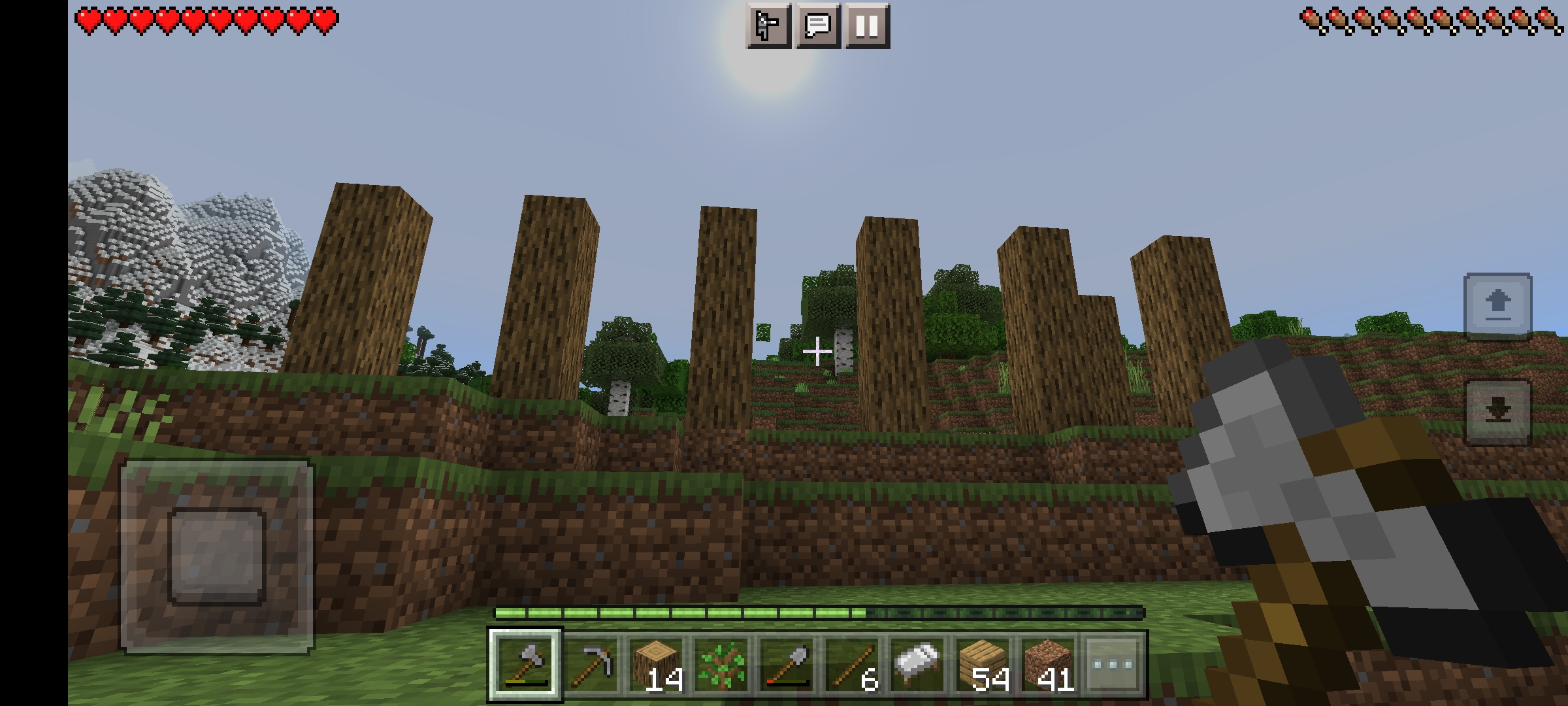This screenshot has height=706, width=1568.
Task: Pause the game
Action: click(x=868, y=25)
